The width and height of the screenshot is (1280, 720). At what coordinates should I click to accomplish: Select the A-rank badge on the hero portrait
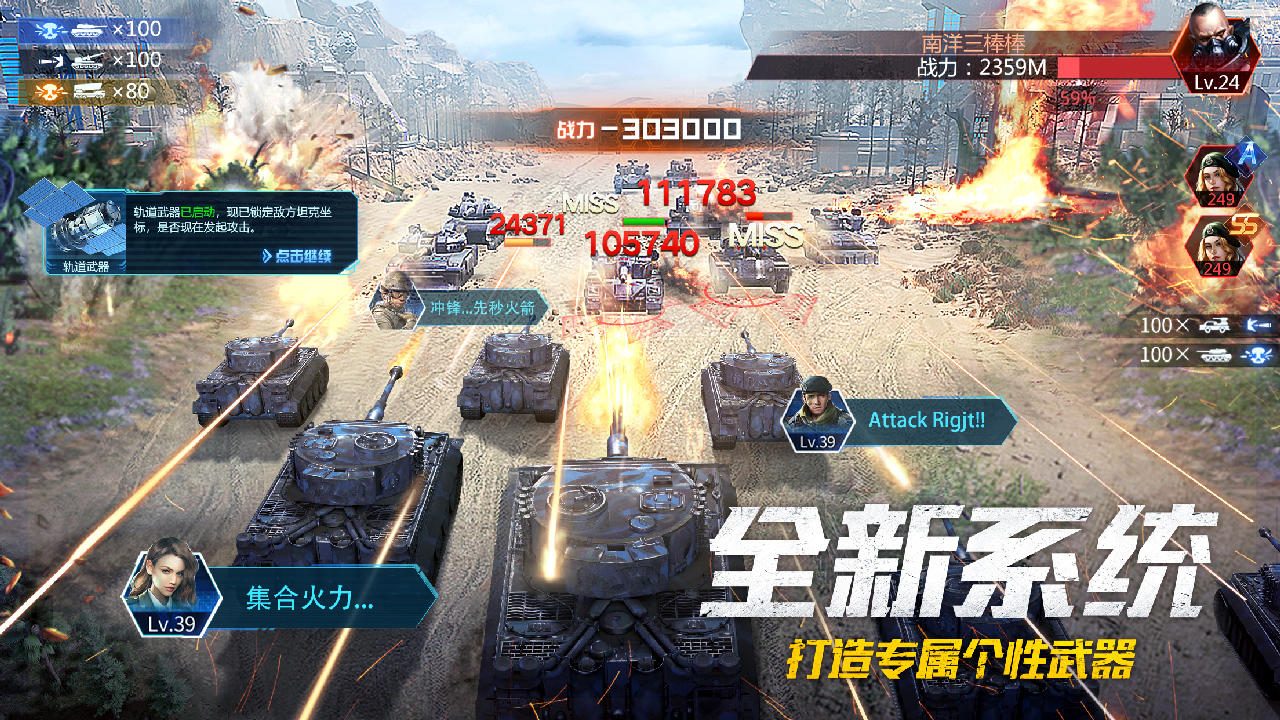point(1247,157)
